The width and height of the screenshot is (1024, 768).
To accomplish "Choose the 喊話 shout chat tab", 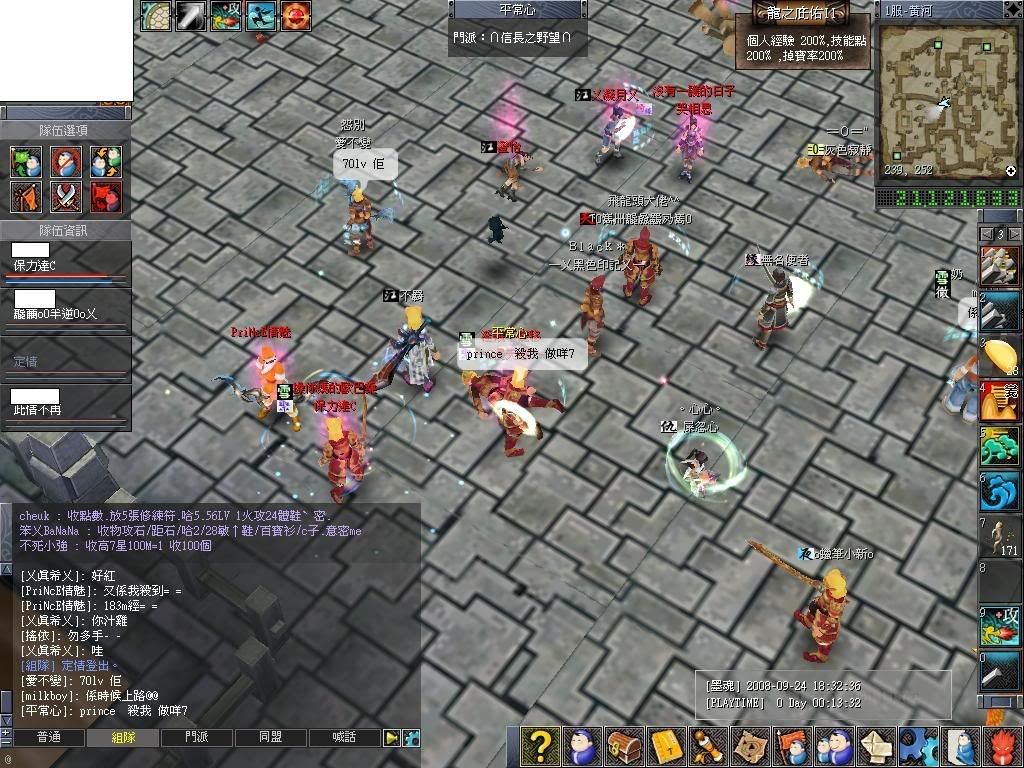I will click(x=344, y=738).
